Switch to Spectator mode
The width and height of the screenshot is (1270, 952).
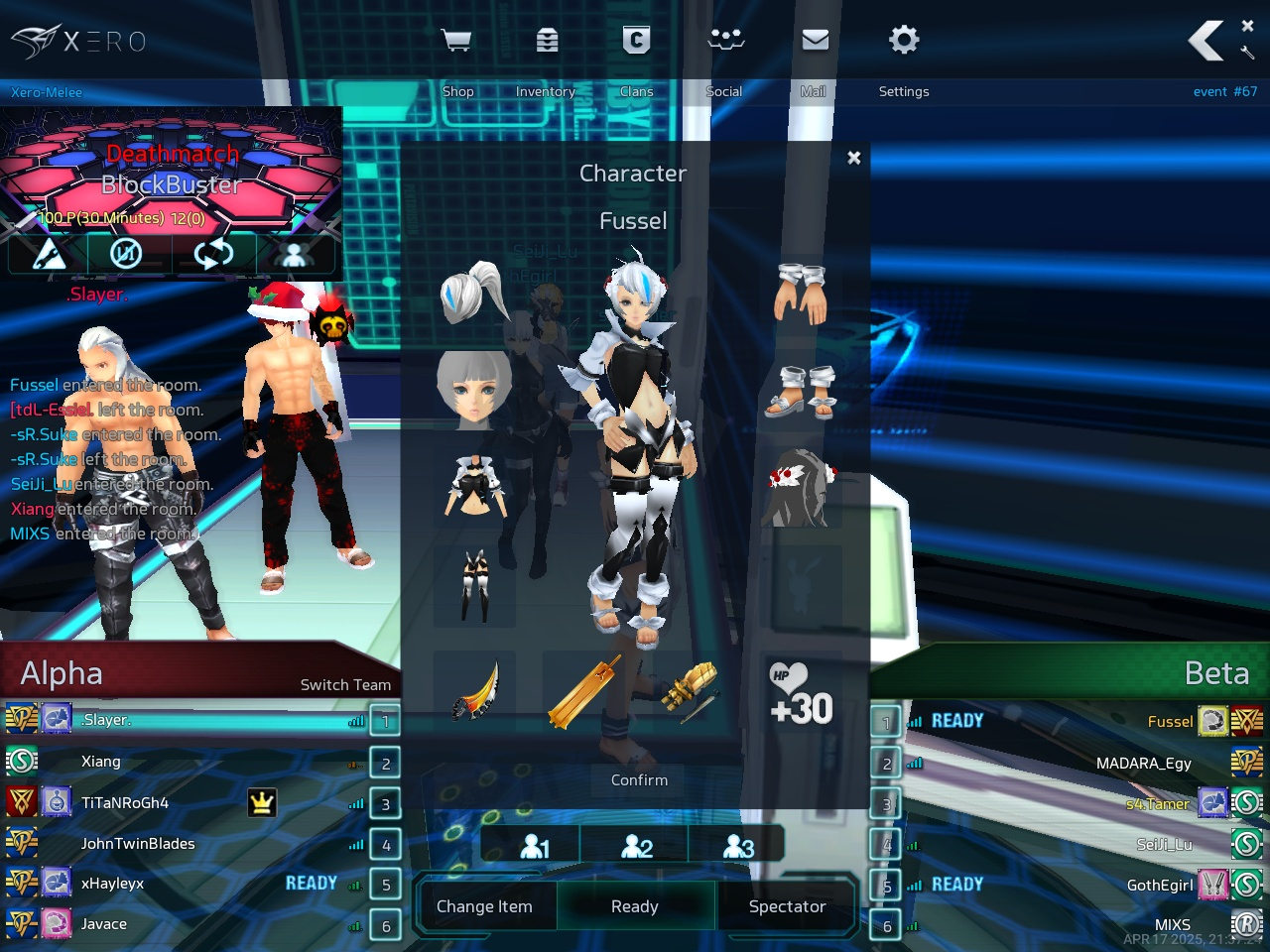(x=787, y=906)
